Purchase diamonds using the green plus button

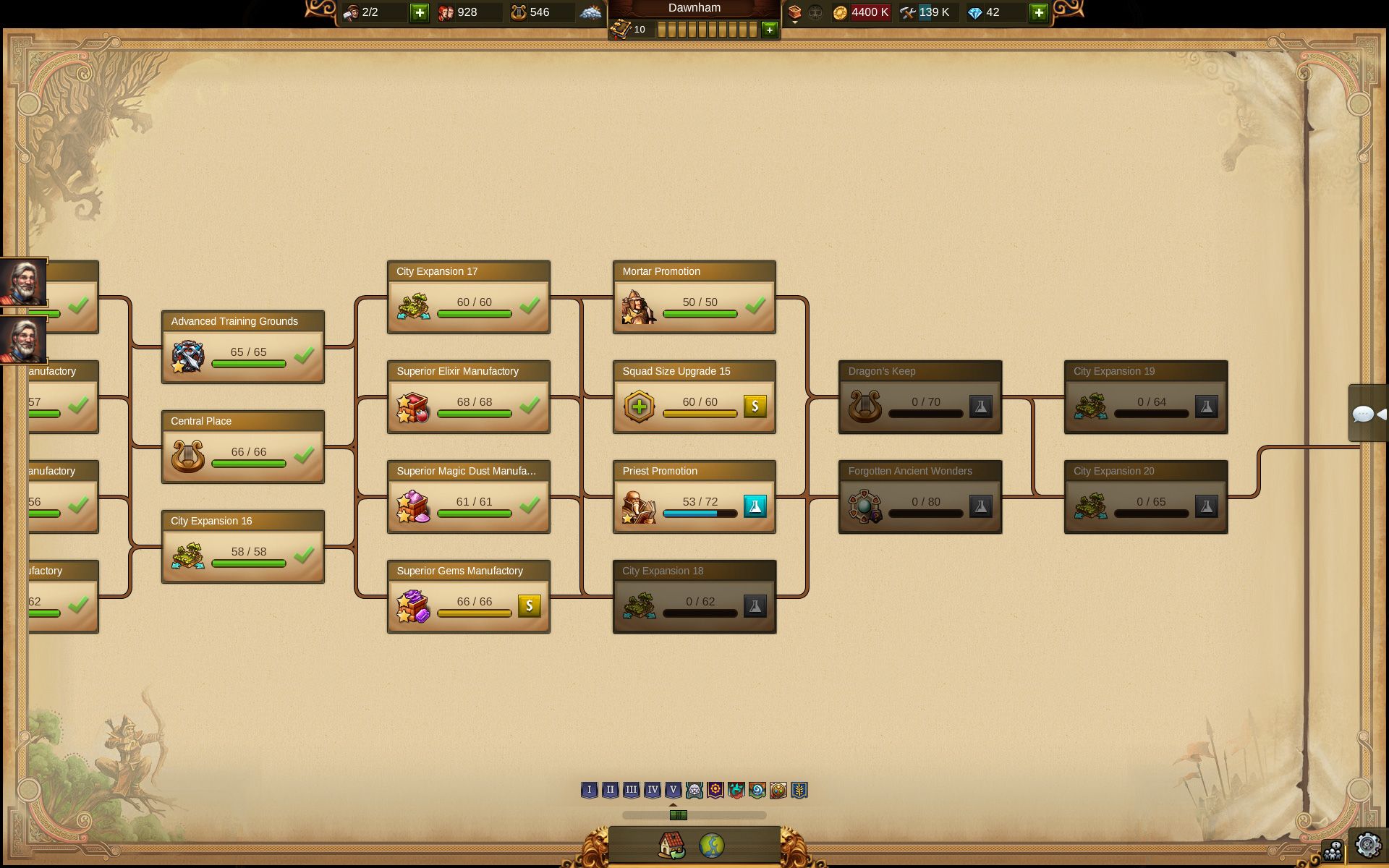point(1038,12)
